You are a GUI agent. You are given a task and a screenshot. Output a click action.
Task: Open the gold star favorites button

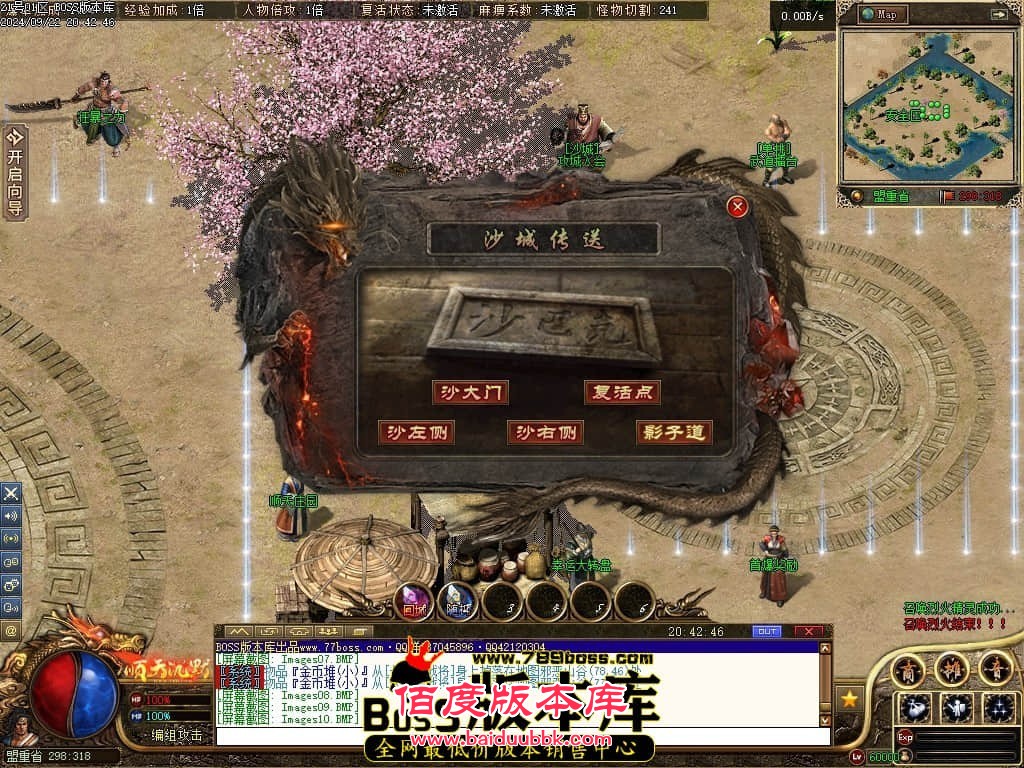pyautogui.click(x=849, y=699)
